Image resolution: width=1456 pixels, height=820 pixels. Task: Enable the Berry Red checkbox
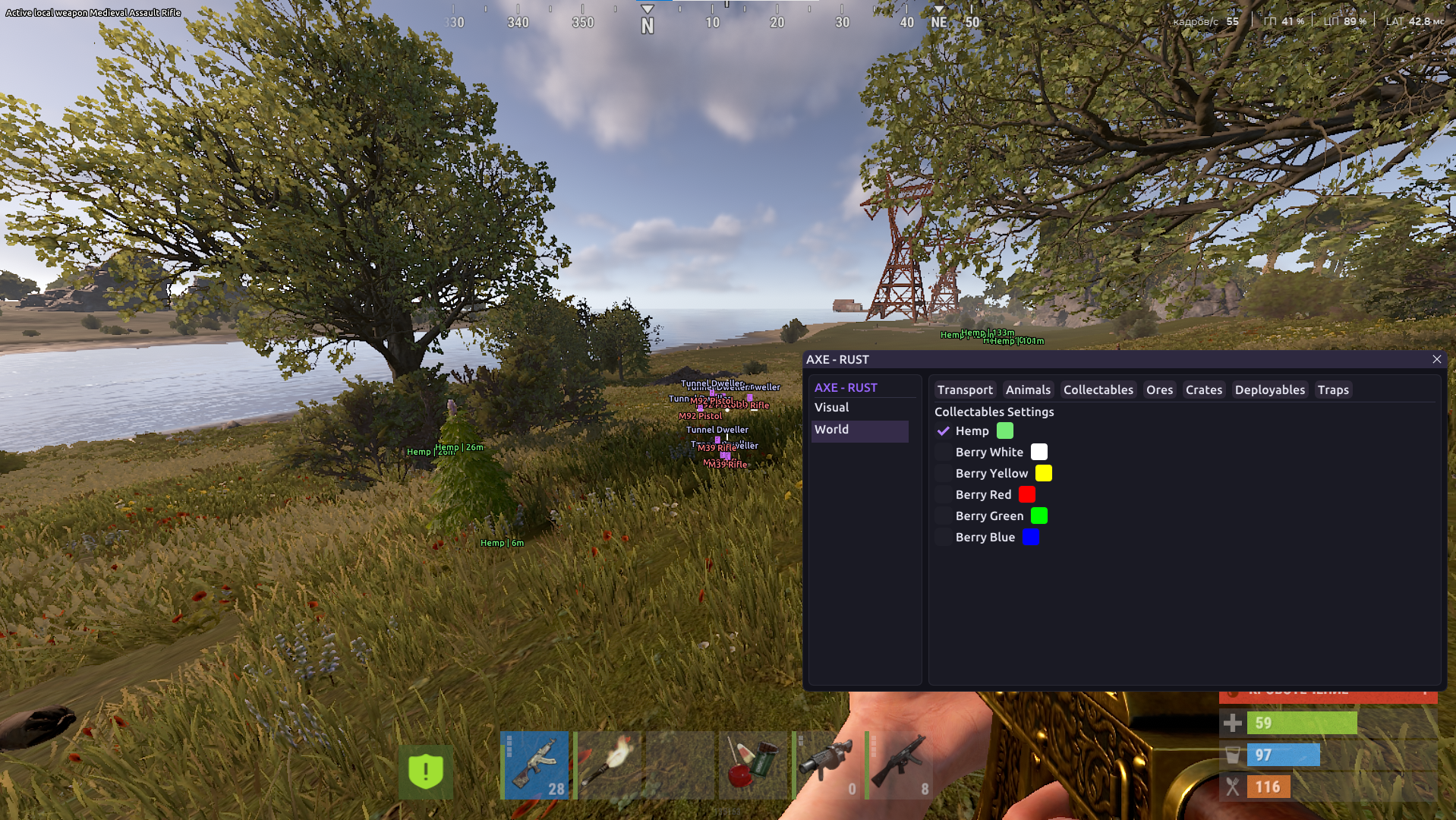click(x=942, y=494)
